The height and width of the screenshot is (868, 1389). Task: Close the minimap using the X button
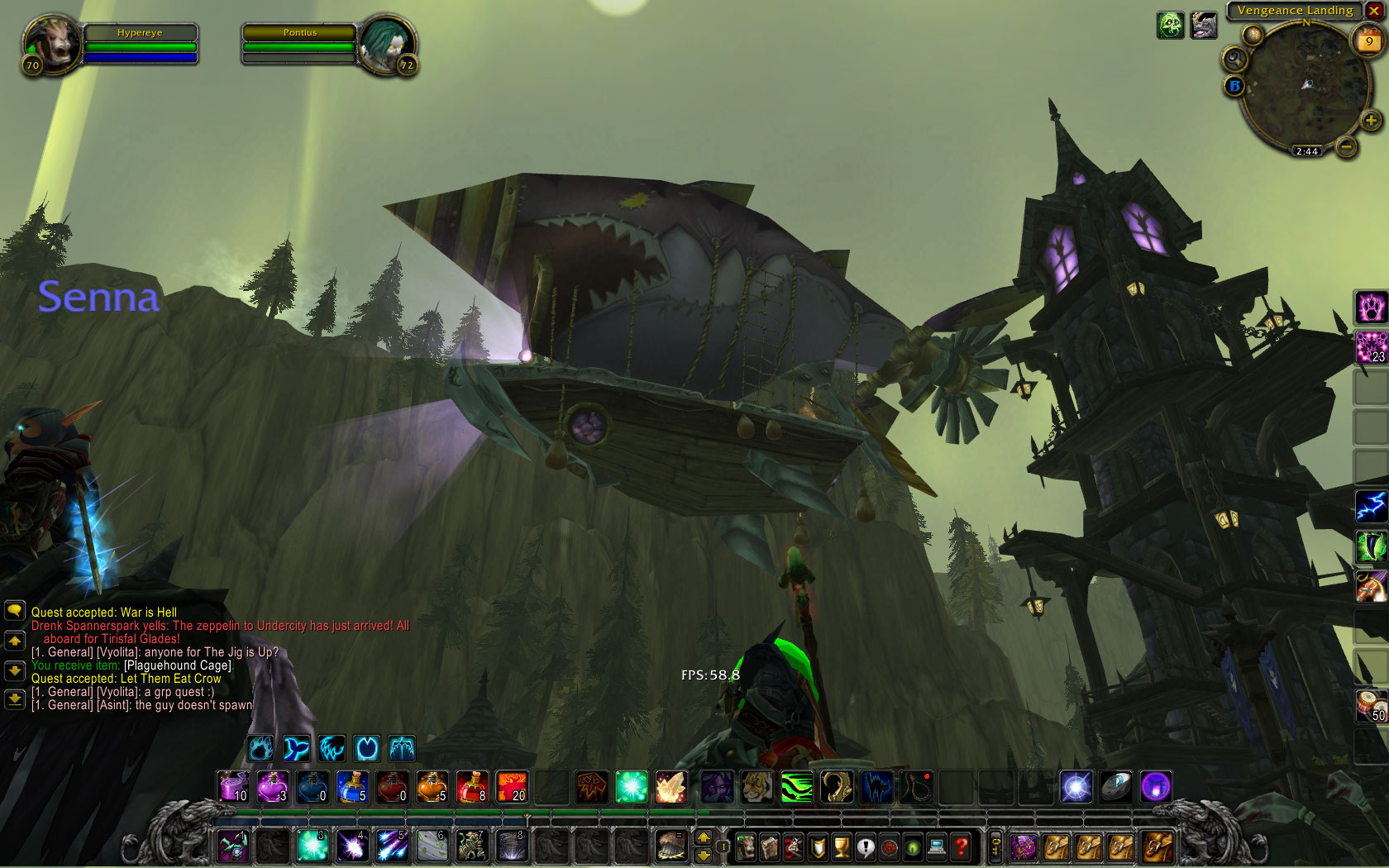(1374, 11)
